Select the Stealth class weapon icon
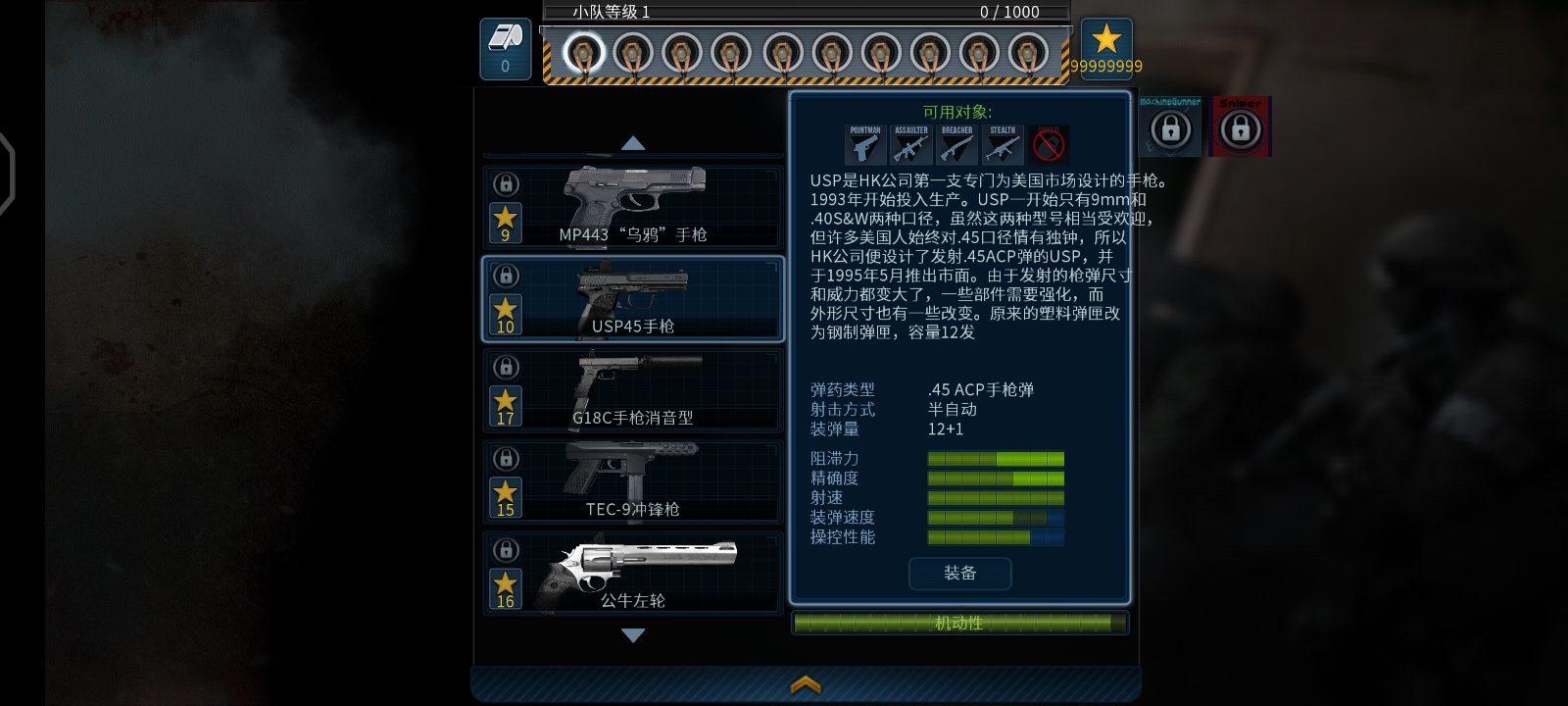This screenshot has width=1568, height=706. coord(1003,145)
